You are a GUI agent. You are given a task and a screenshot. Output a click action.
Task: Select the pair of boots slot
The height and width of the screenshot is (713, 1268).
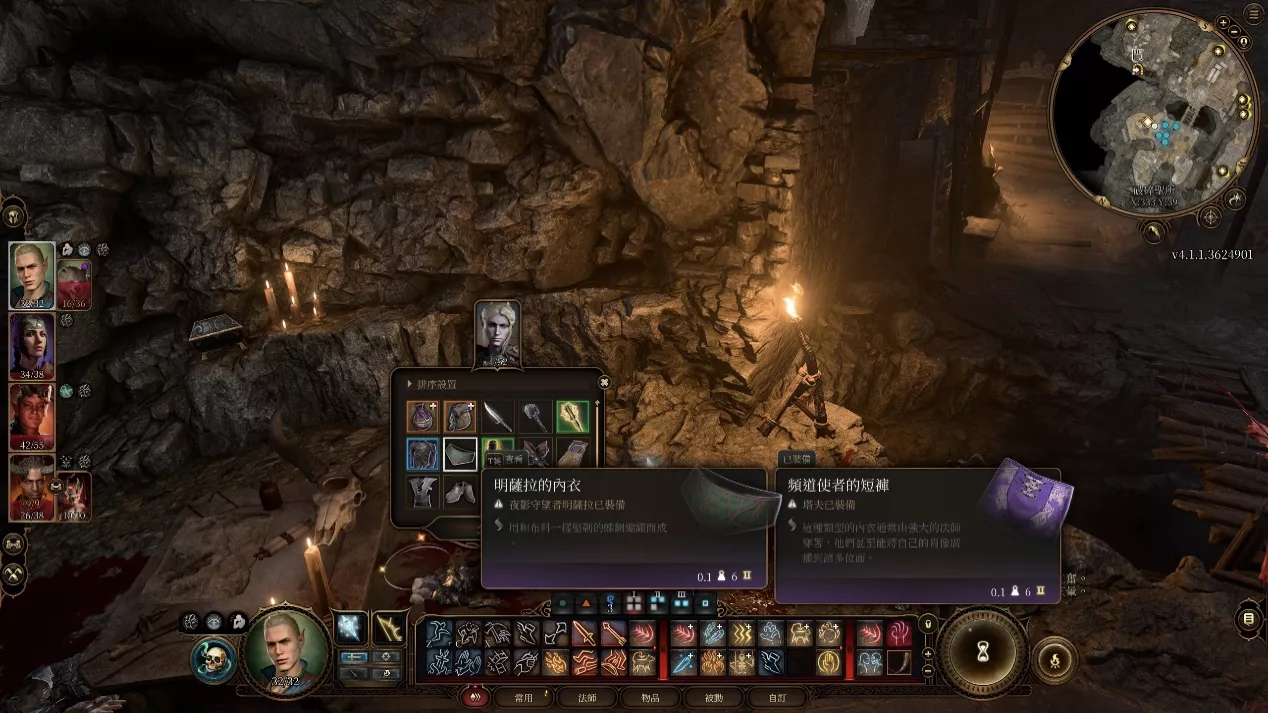tap(460, 491)
